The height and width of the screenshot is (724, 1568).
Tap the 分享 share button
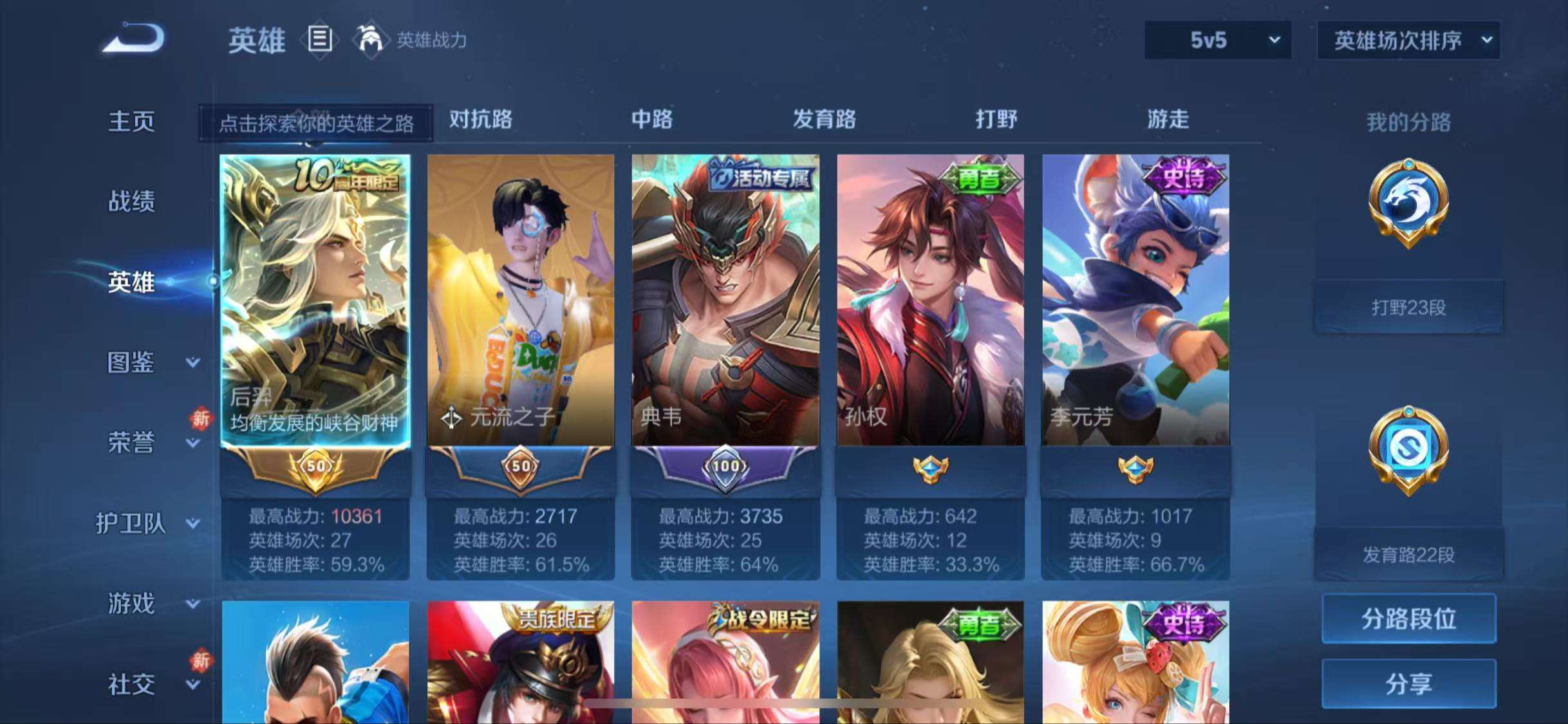click(1409, 685)
